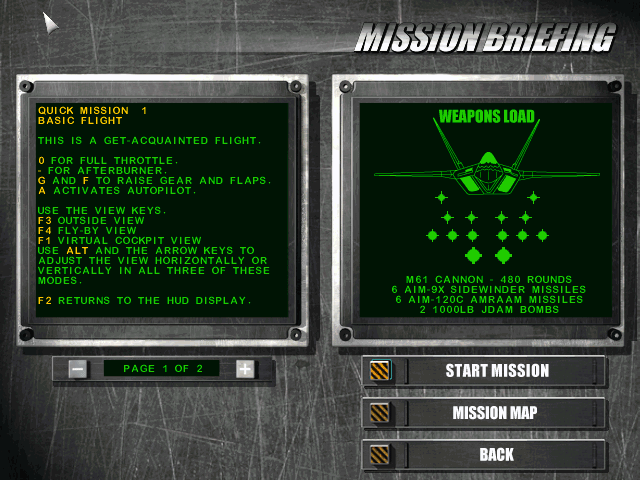Image resolution: width=640 pixels, height=480 pixels.
Task: Go back to the previous screen
Action: 496,455
